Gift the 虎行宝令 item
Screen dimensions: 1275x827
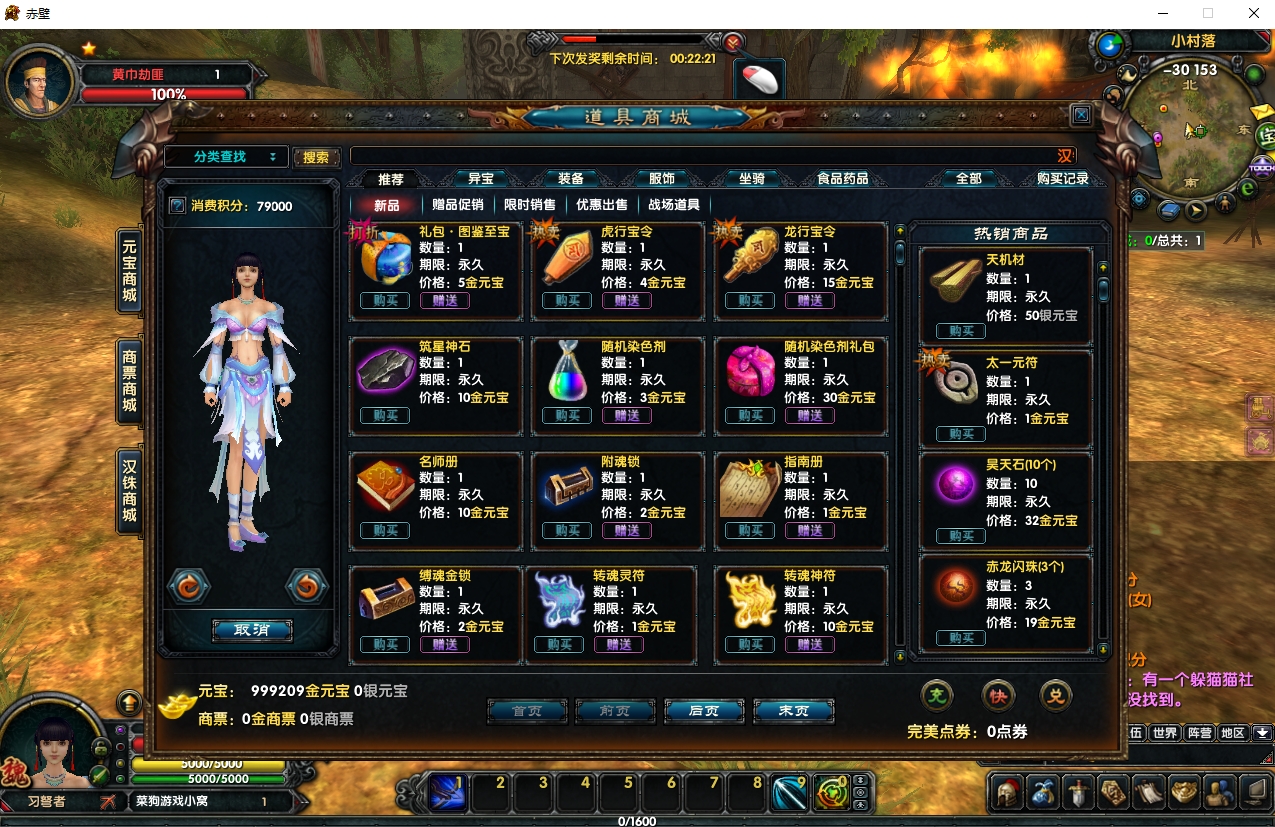point(627,300)
